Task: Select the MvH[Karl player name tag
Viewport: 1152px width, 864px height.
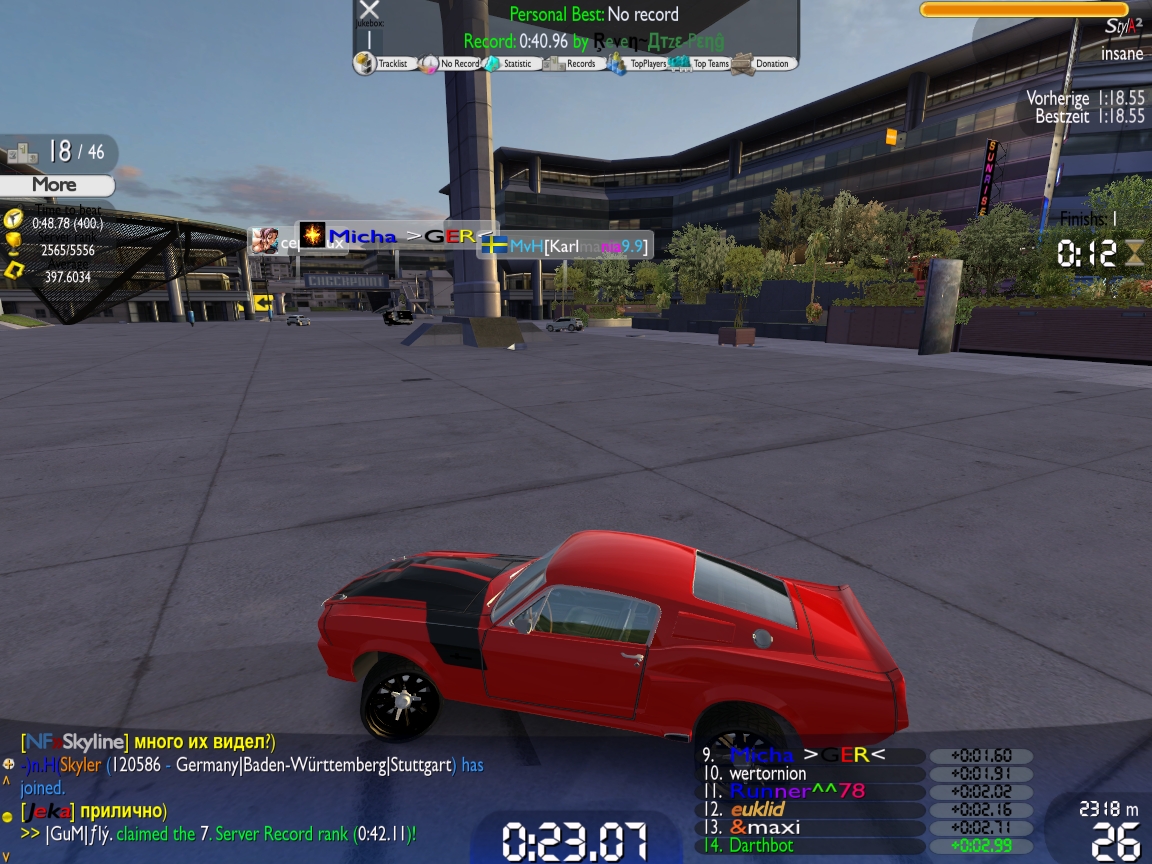Action: 566,245
